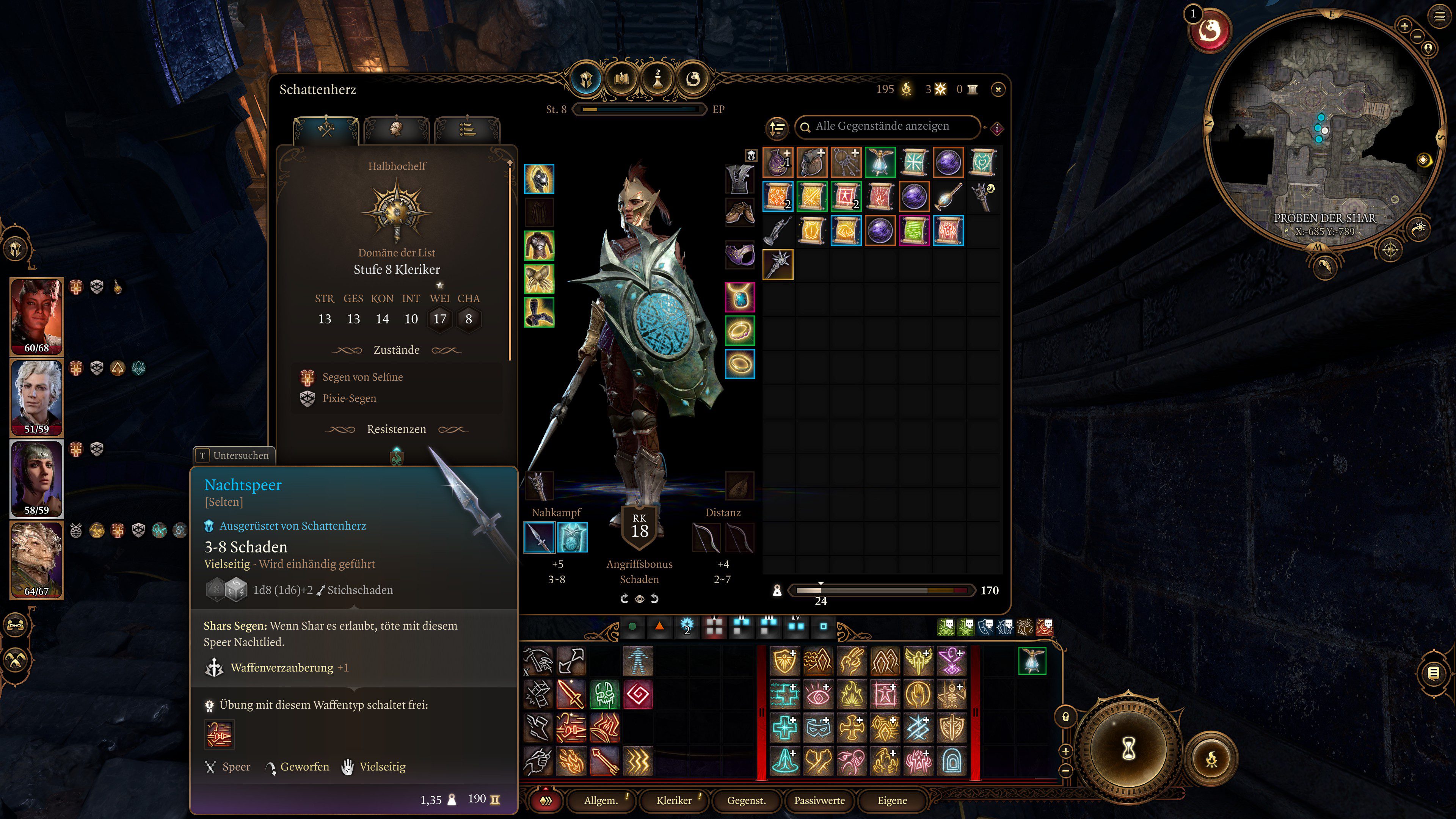The width and height of the screenshot is (1456, 819).
Task: Select the equipped shield slot
Action: [572, 537]
